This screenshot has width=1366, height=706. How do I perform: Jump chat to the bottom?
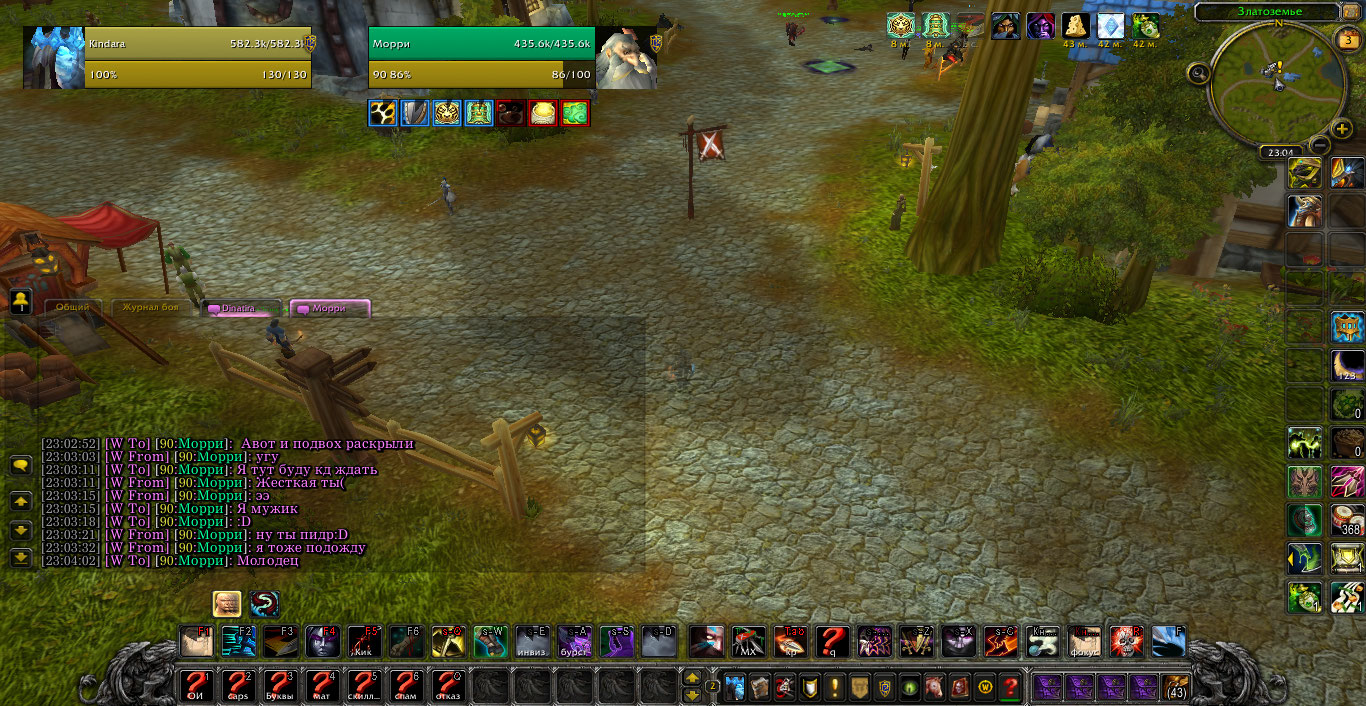20,558
